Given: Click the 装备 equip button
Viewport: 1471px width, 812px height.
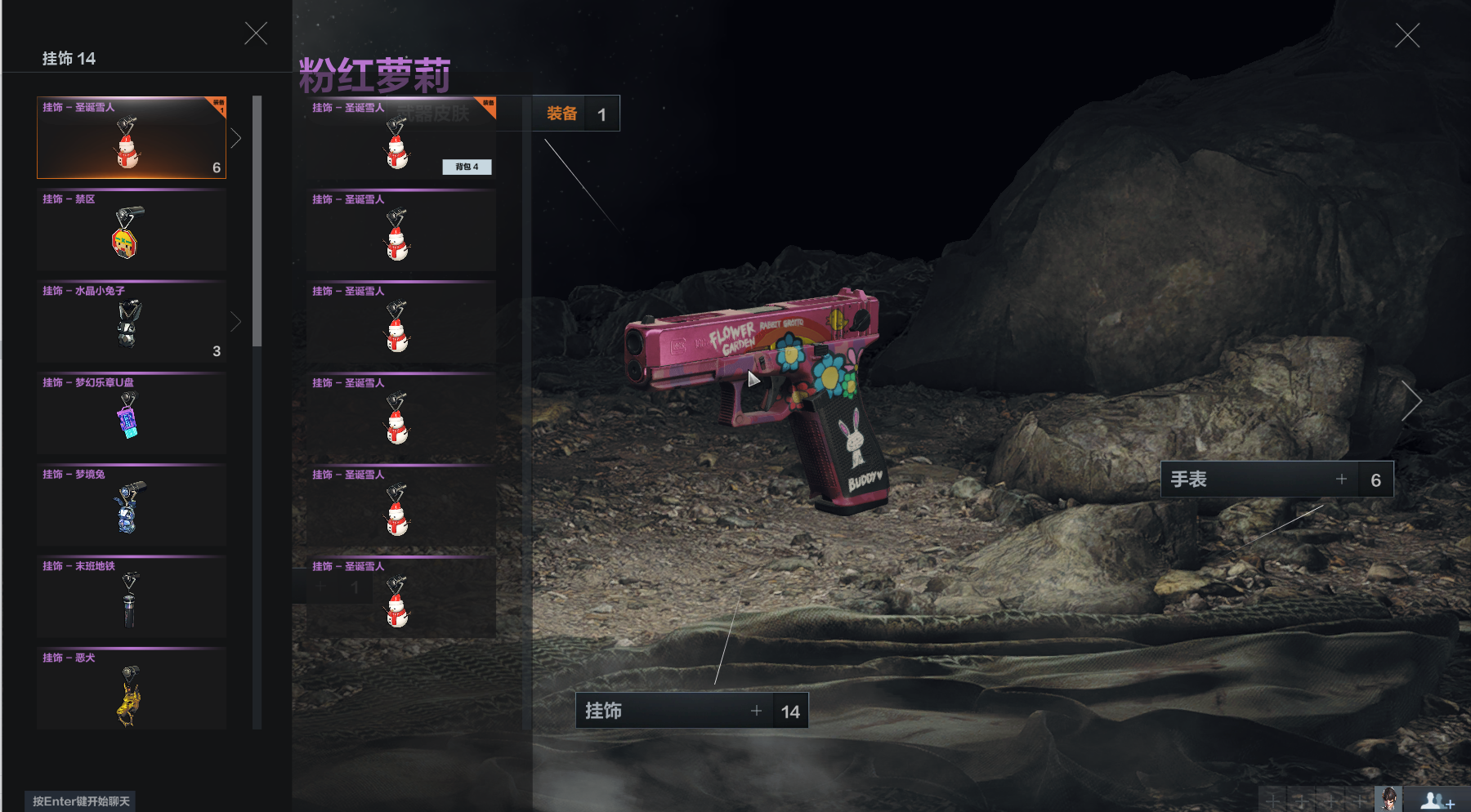Looking at the screenshot, I should pos(561,114).
